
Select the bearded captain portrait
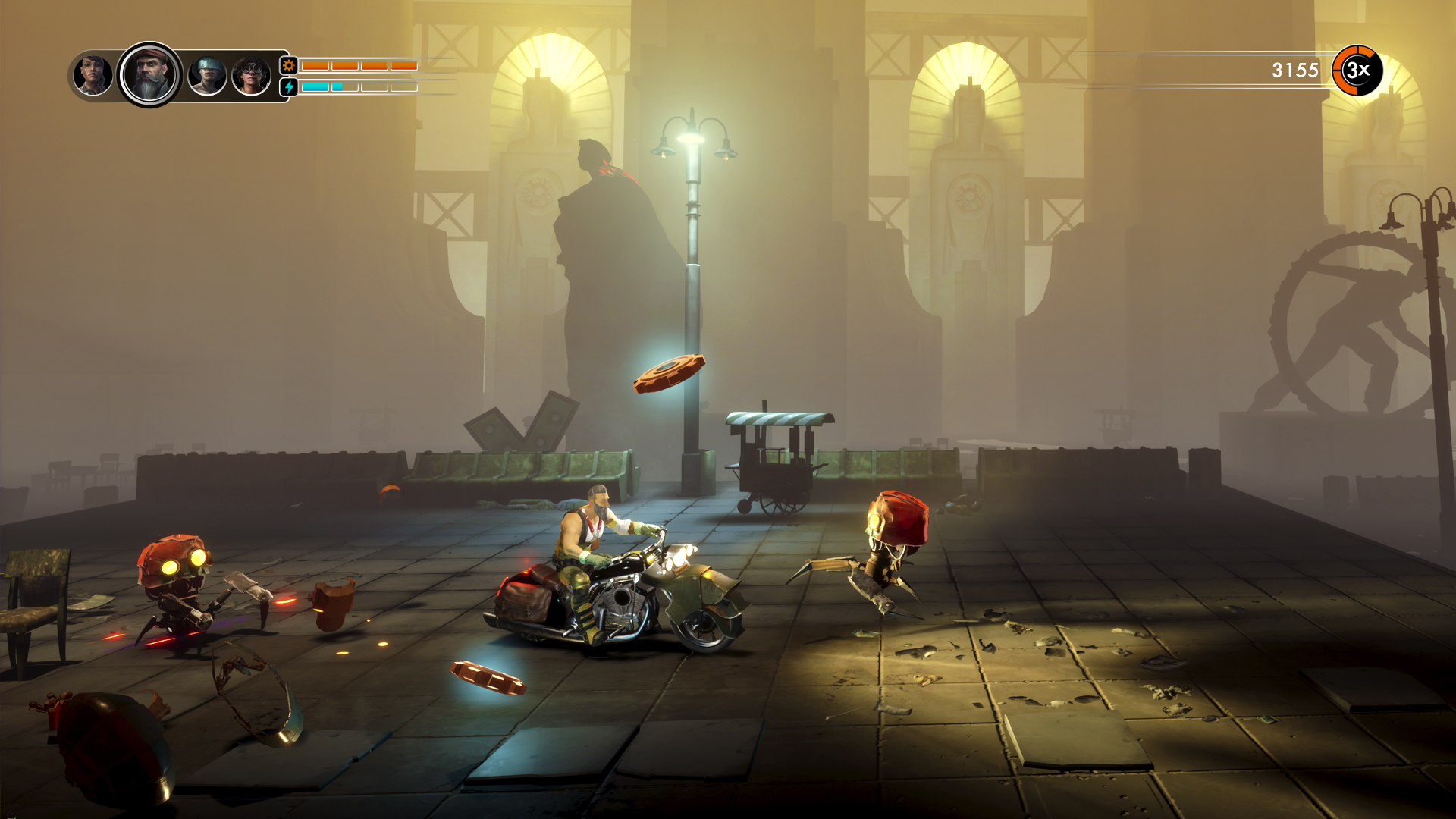pos(149,75)
